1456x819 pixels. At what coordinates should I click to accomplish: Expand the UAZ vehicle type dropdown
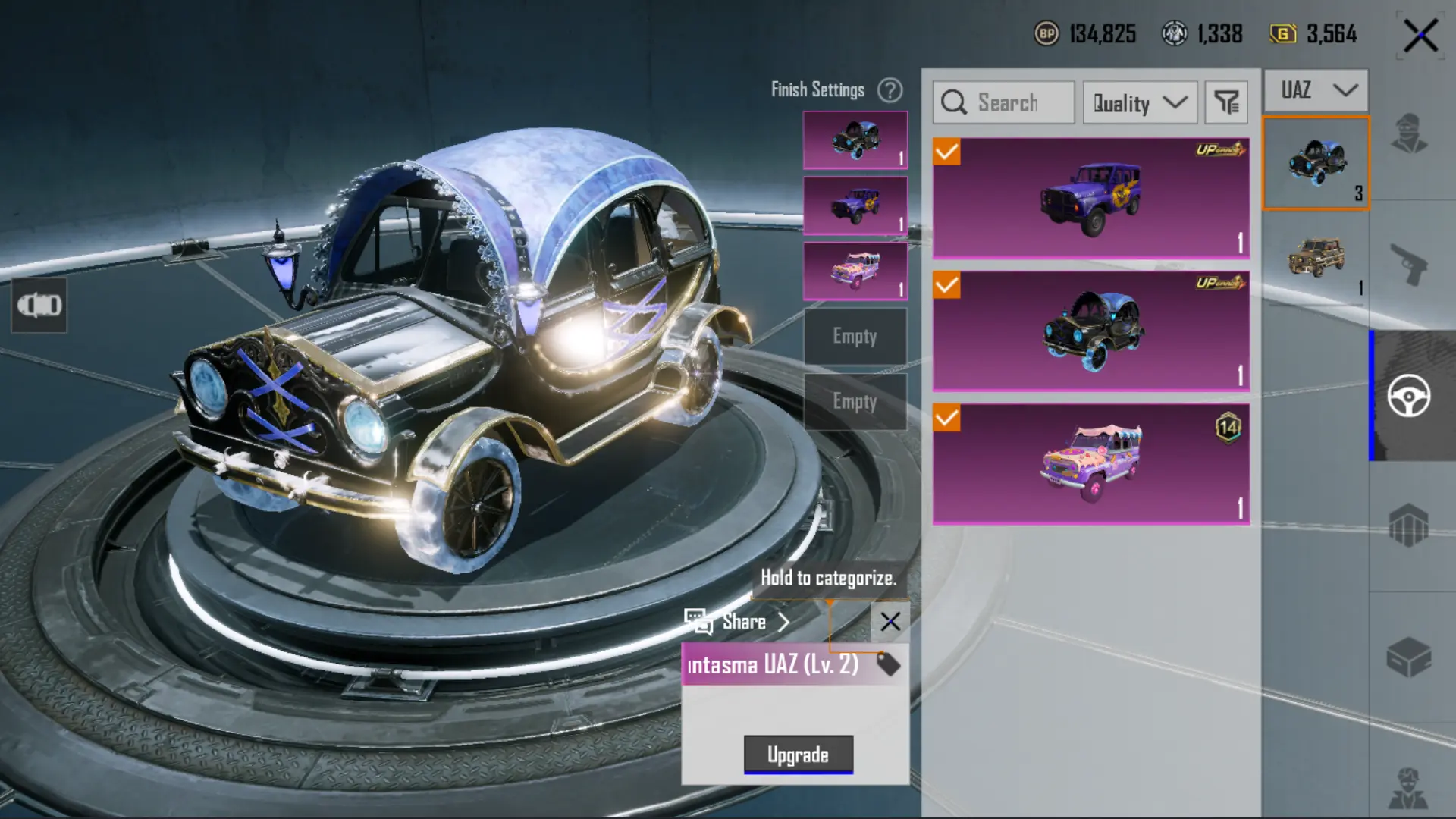click(x=1317, y=90)
